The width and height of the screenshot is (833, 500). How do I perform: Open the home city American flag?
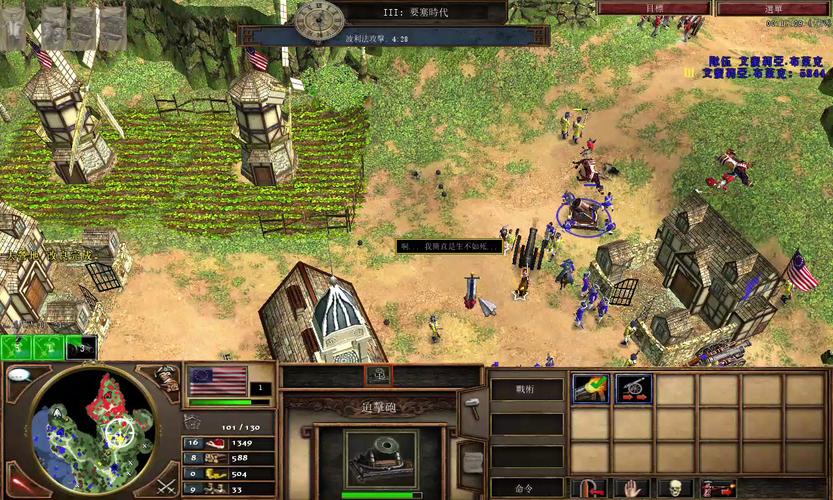click(217, 381)
